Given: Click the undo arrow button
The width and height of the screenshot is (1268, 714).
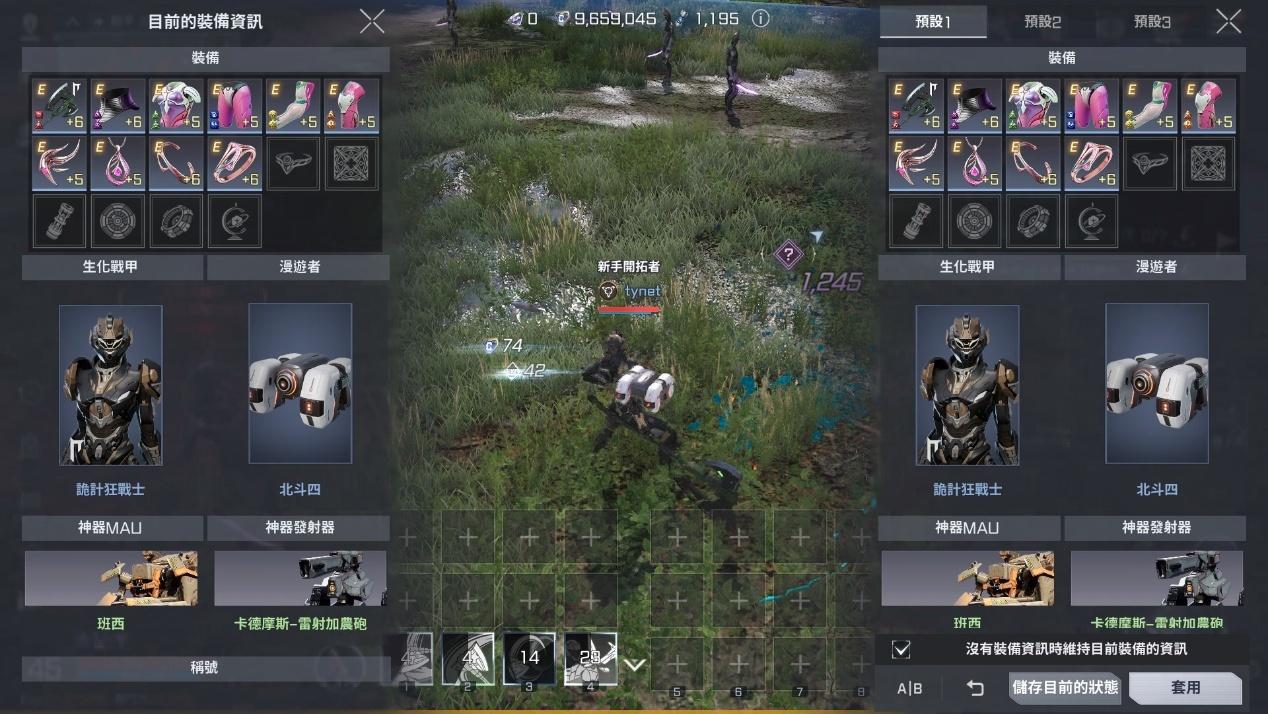Looking at the screenshot, I should point(975,688).
